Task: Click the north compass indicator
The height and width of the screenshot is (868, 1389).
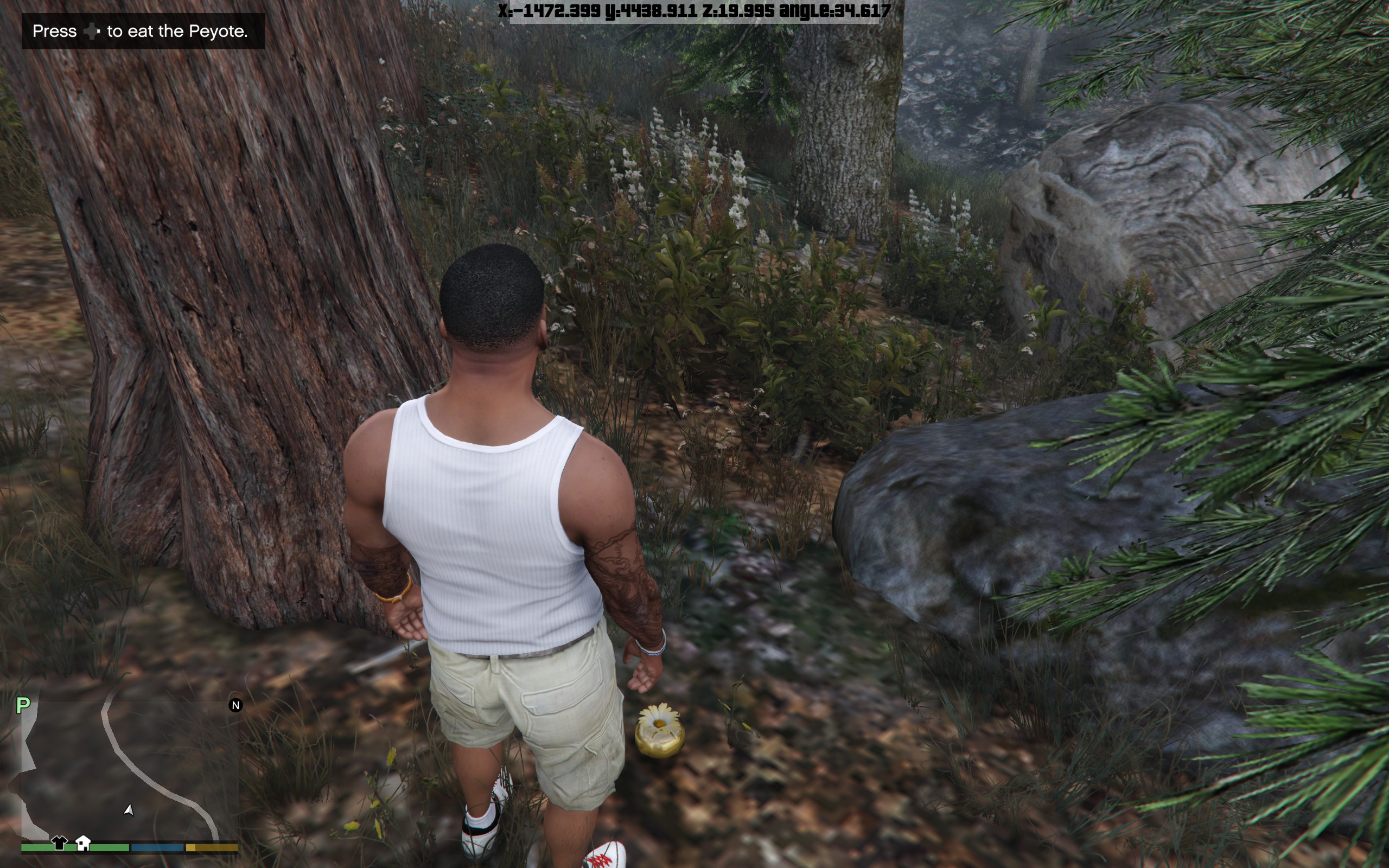Action: 235,705
